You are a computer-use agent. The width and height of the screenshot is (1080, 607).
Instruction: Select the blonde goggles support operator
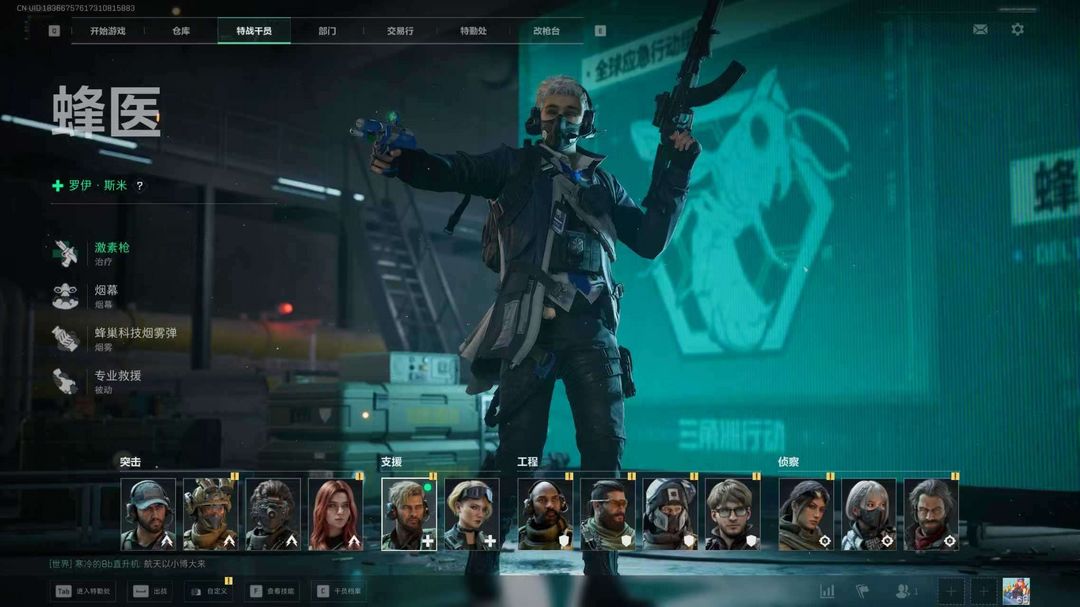pos(471,514)
